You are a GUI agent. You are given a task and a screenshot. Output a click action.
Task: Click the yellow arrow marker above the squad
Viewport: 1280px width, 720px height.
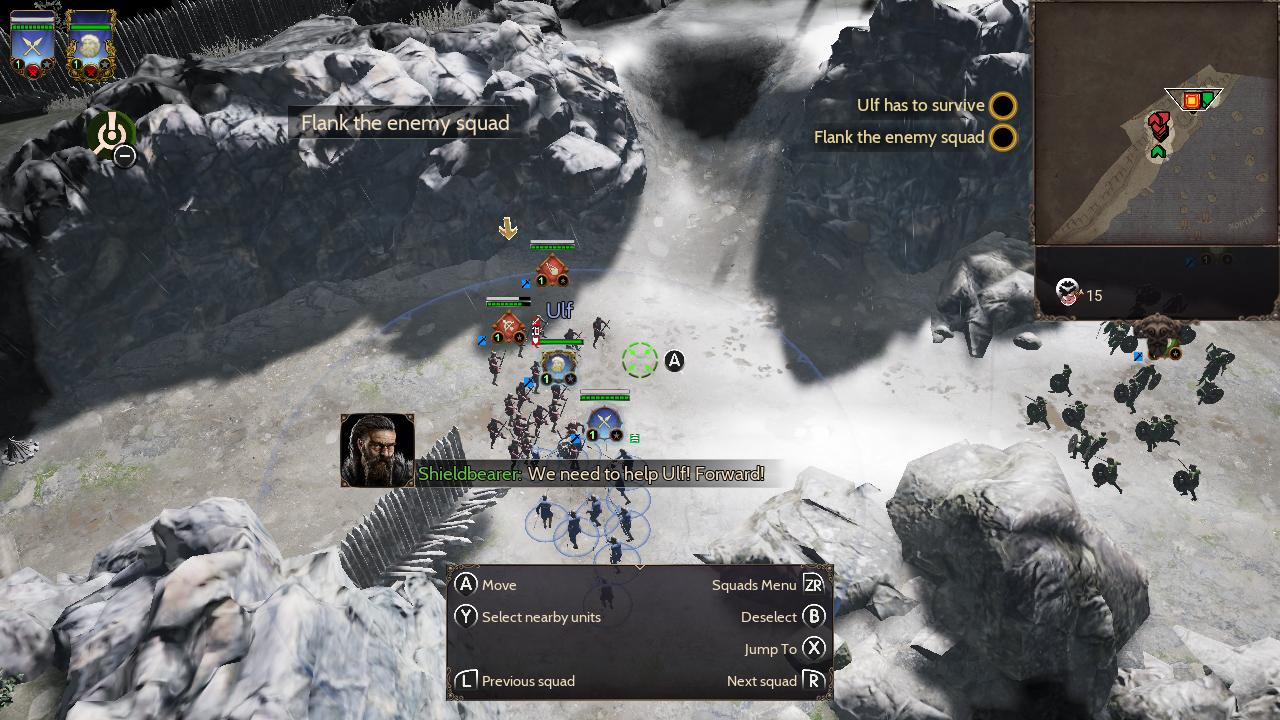click(x=509, y=229)
